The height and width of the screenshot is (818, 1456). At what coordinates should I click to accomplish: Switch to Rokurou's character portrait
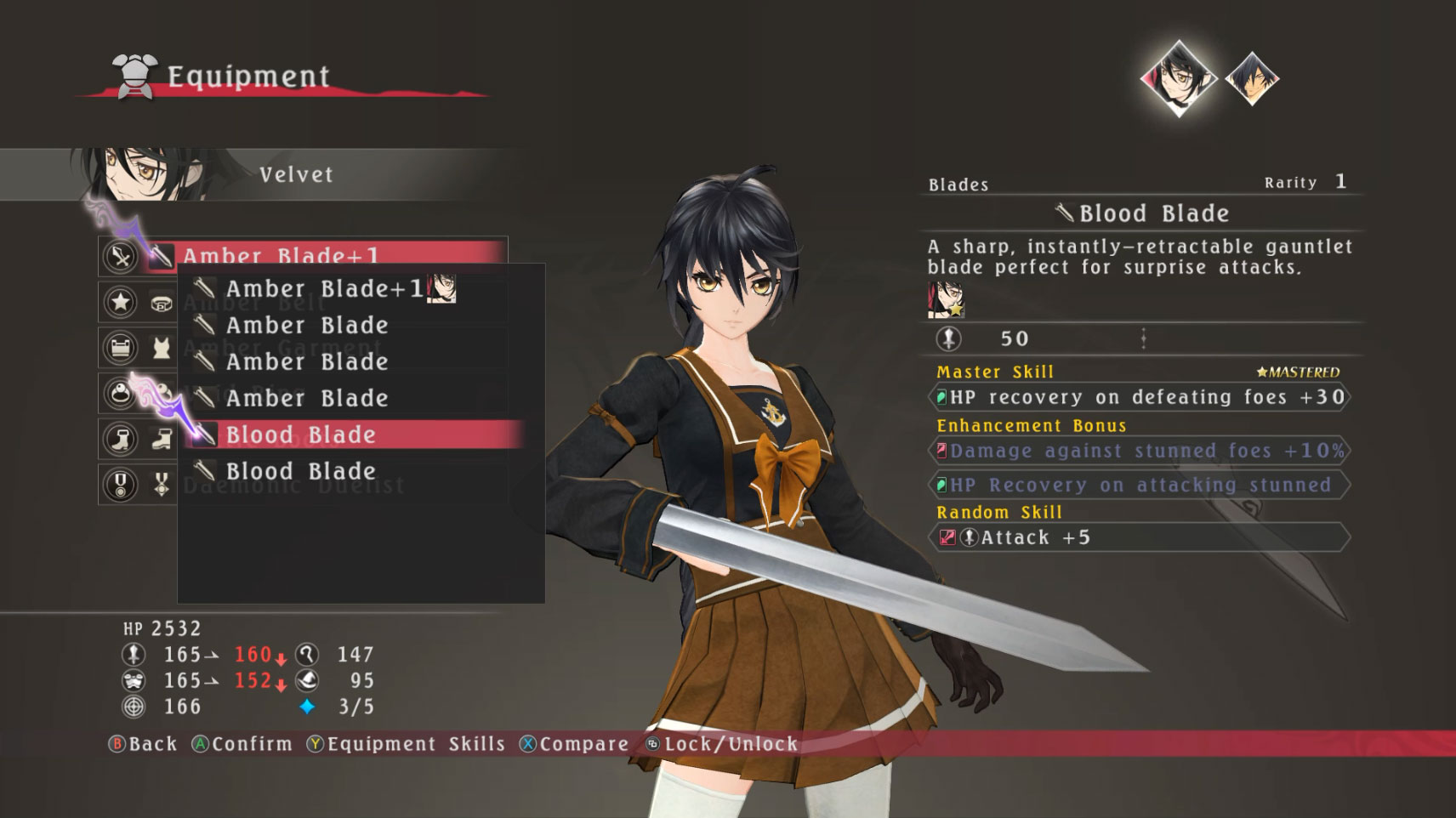click(x=1251, y=79)
